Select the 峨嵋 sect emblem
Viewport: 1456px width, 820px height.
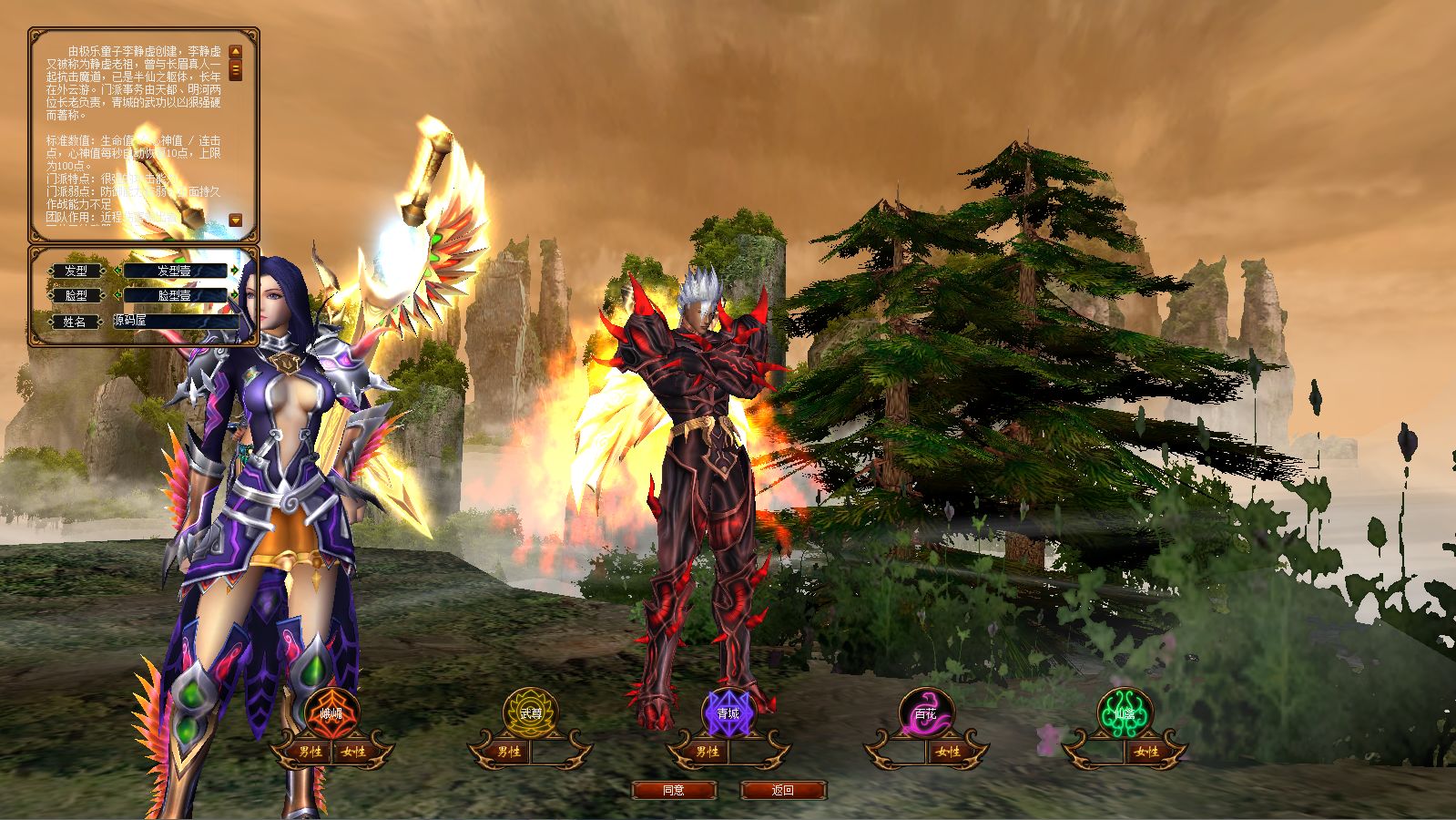331,713
